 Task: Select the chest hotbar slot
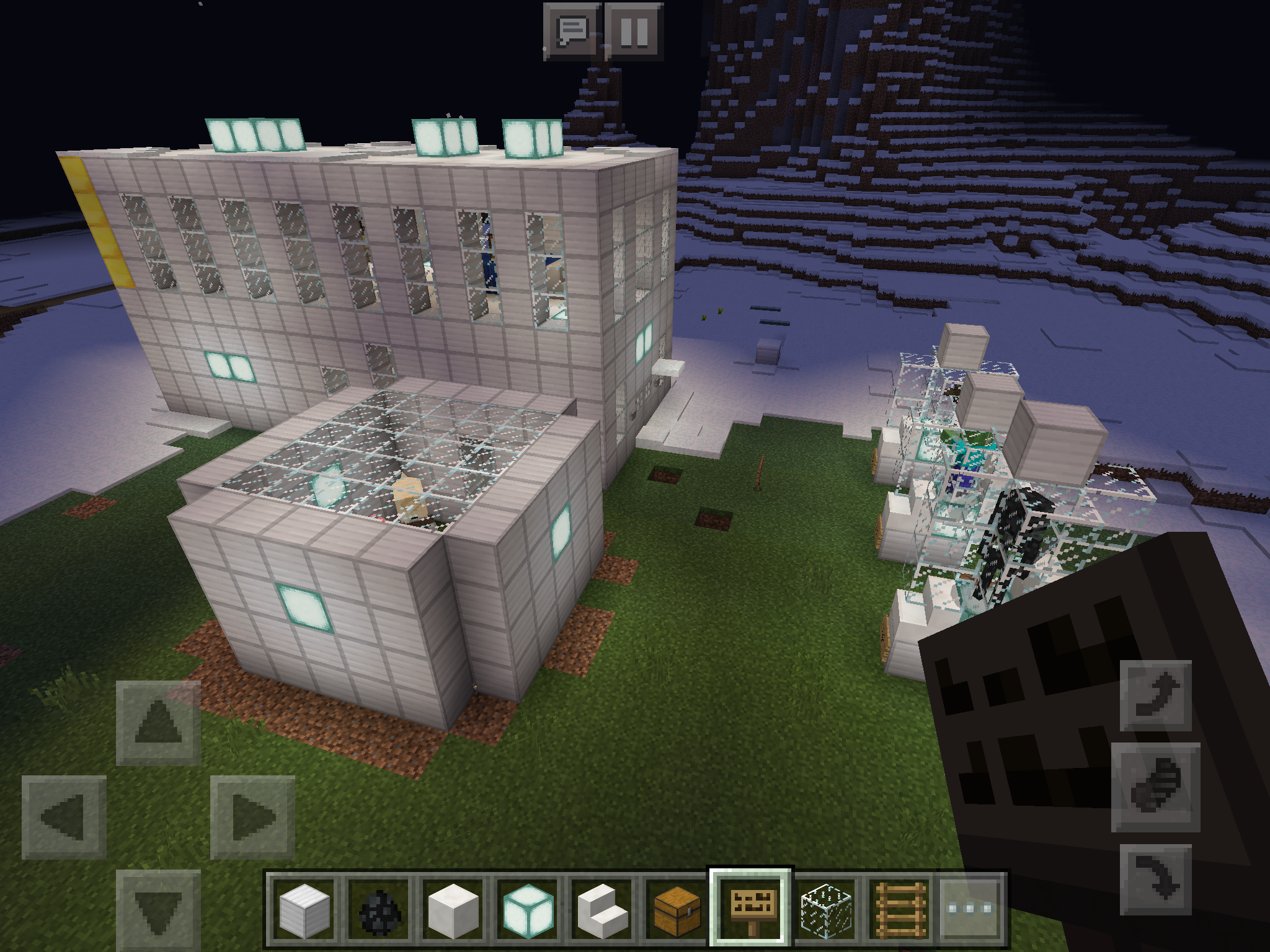click(676, 909)
